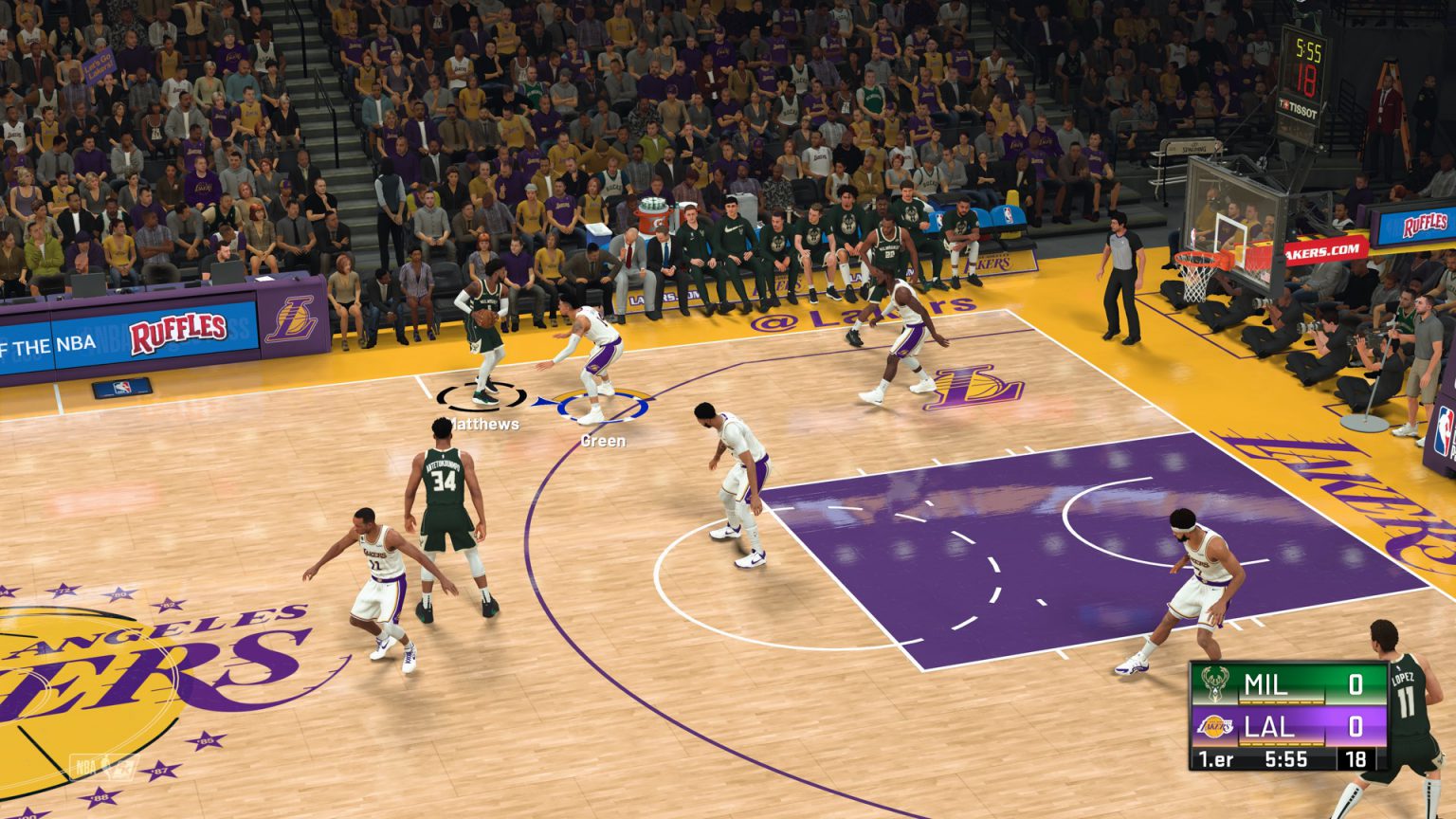
Task: Select Green via his nameplate
Action: tap(603, 441)
